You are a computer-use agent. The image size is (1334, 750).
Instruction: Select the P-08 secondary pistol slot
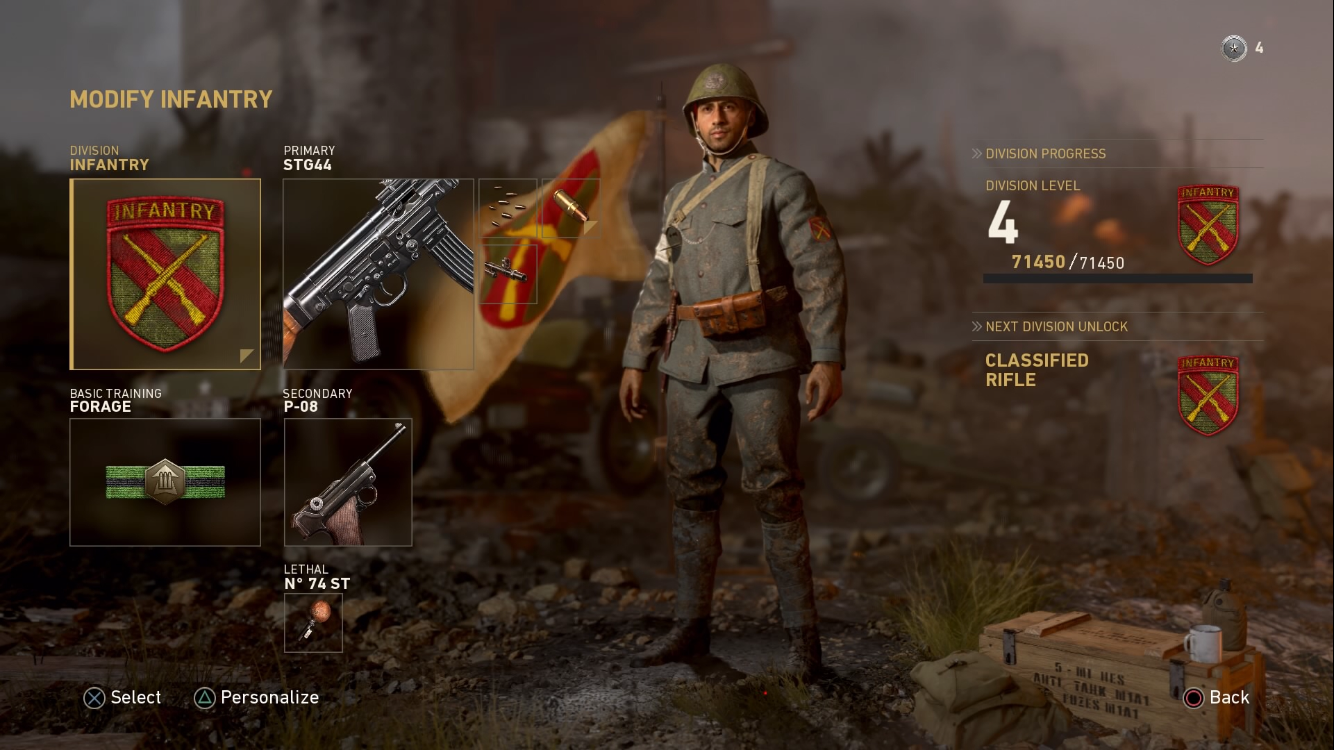(348, 482)
